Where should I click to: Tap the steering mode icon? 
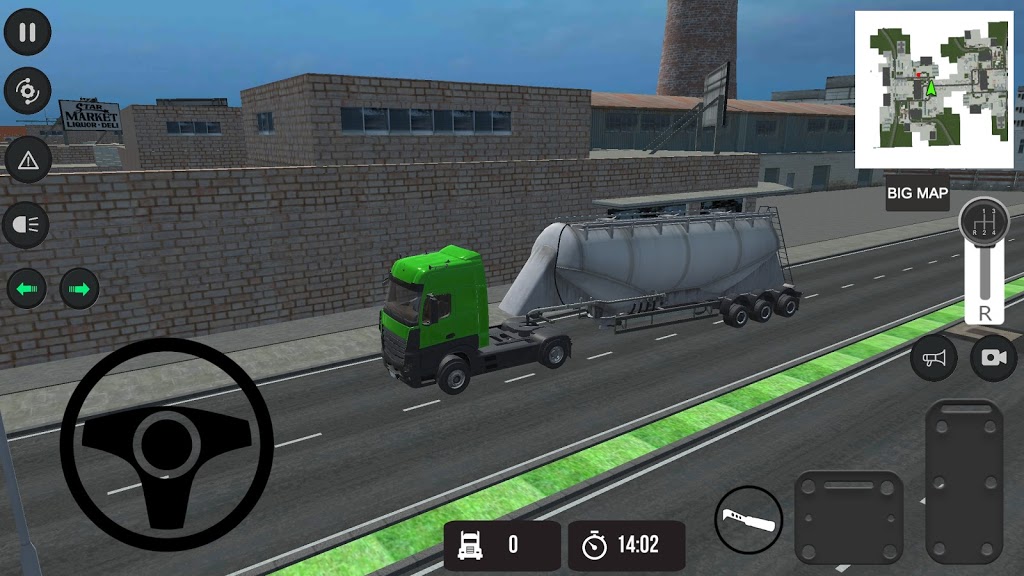tap(28, 93)
